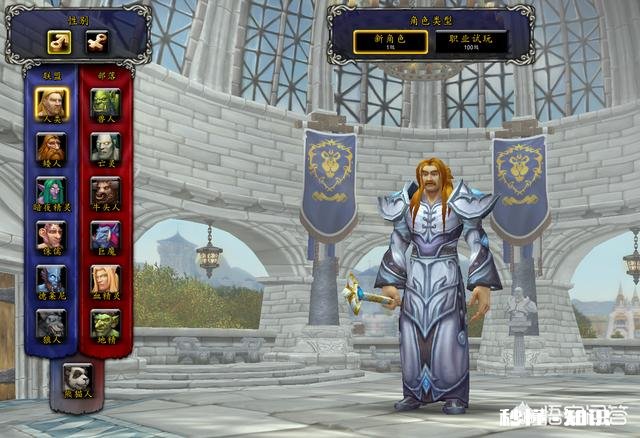This screenshot has width=640, height=438.
Task: Select the male gender button
Action: 59,42
